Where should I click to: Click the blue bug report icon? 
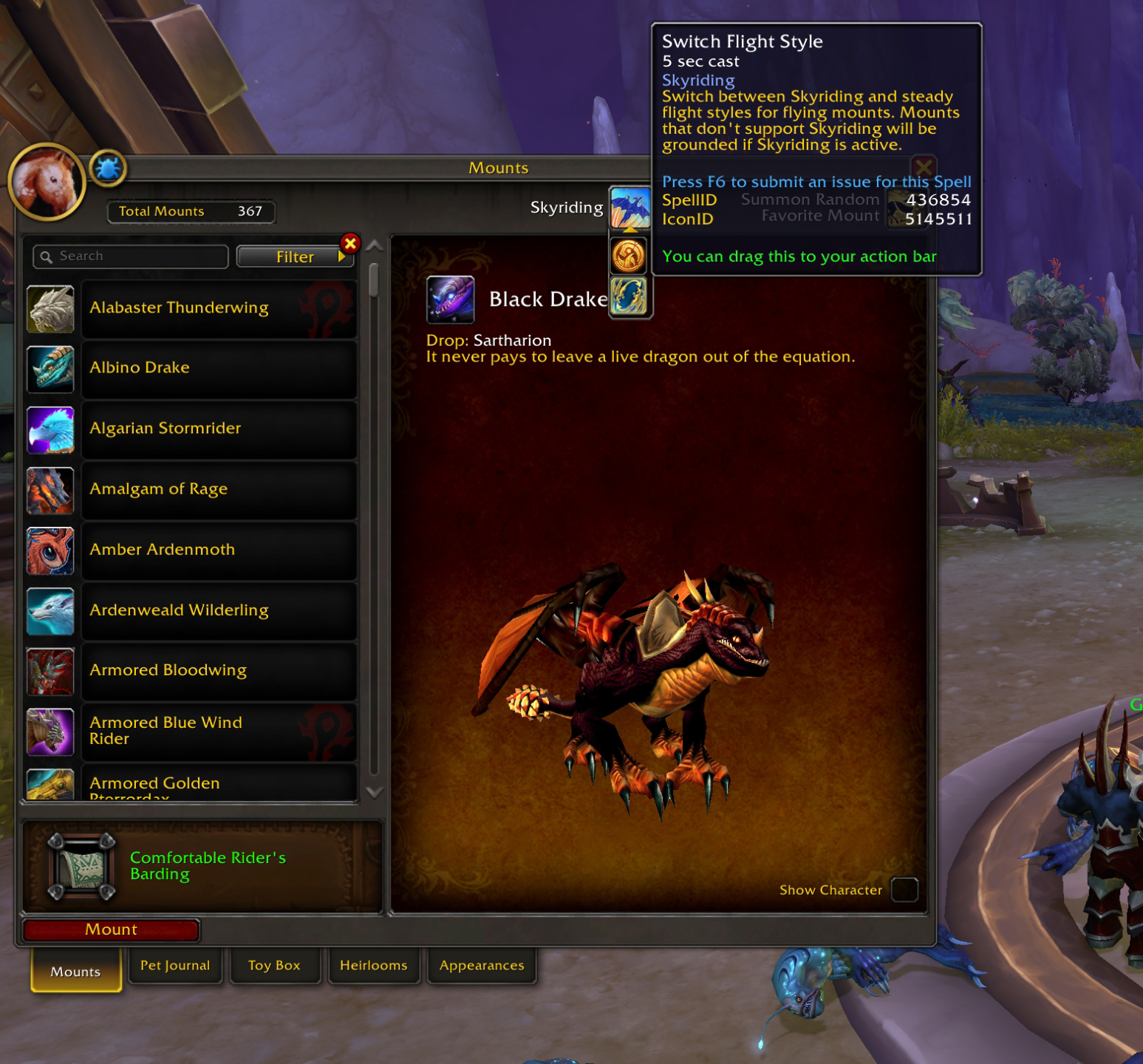pos(108,168)
